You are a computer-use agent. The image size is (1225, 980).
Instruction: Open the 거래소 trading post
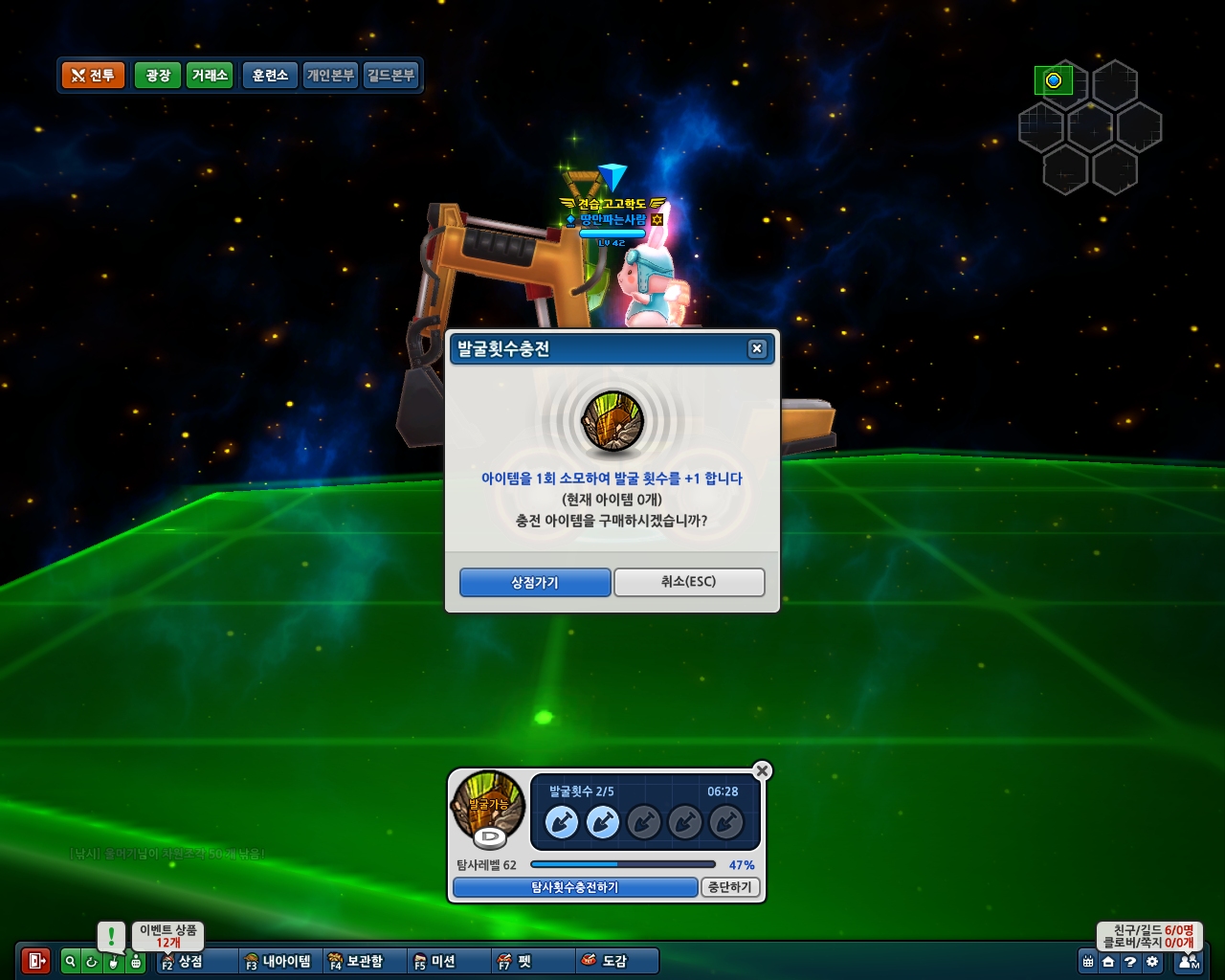click(x=210, y=76)
